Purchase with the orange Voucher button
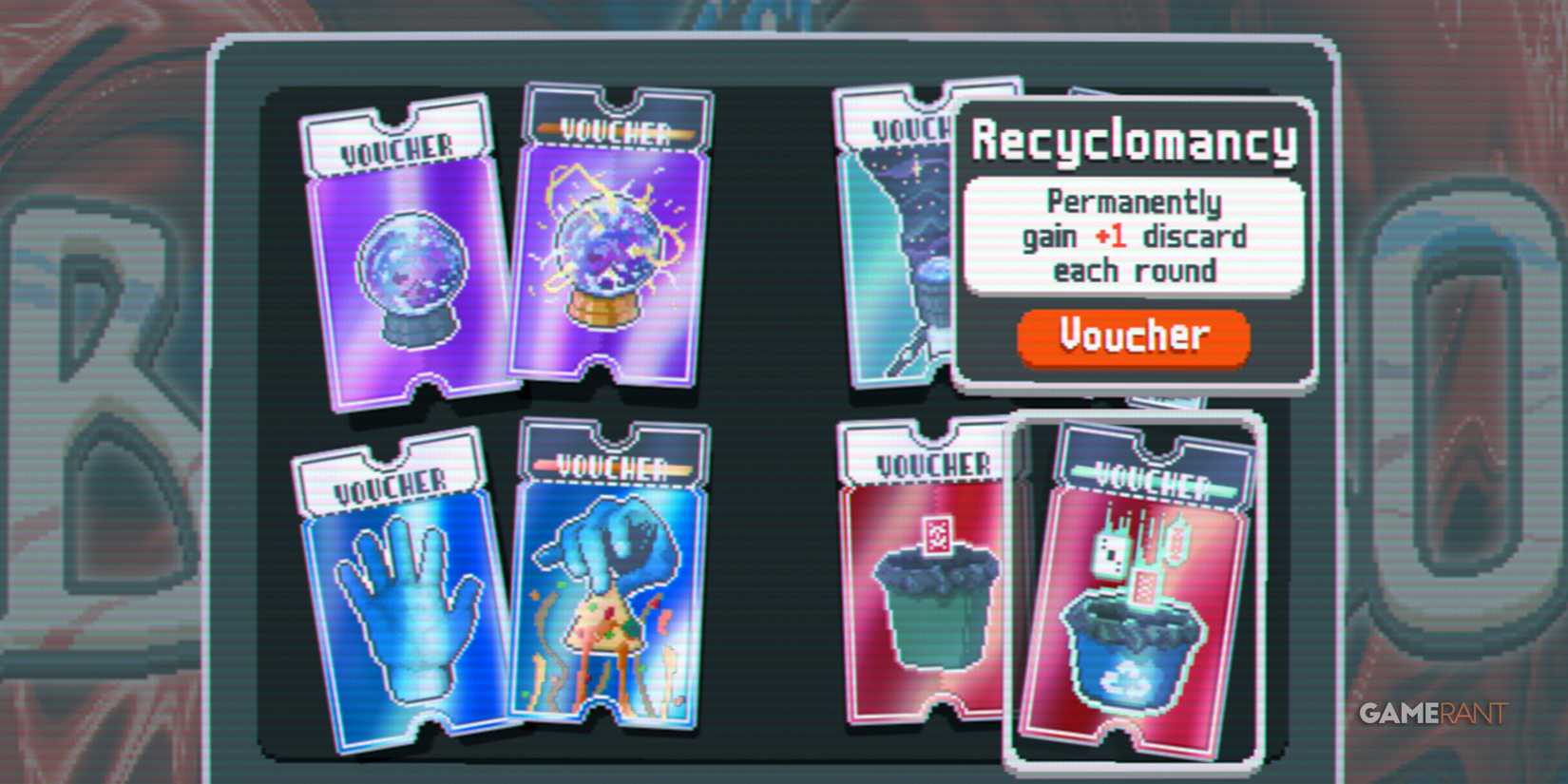 [x=1133, y=336]
